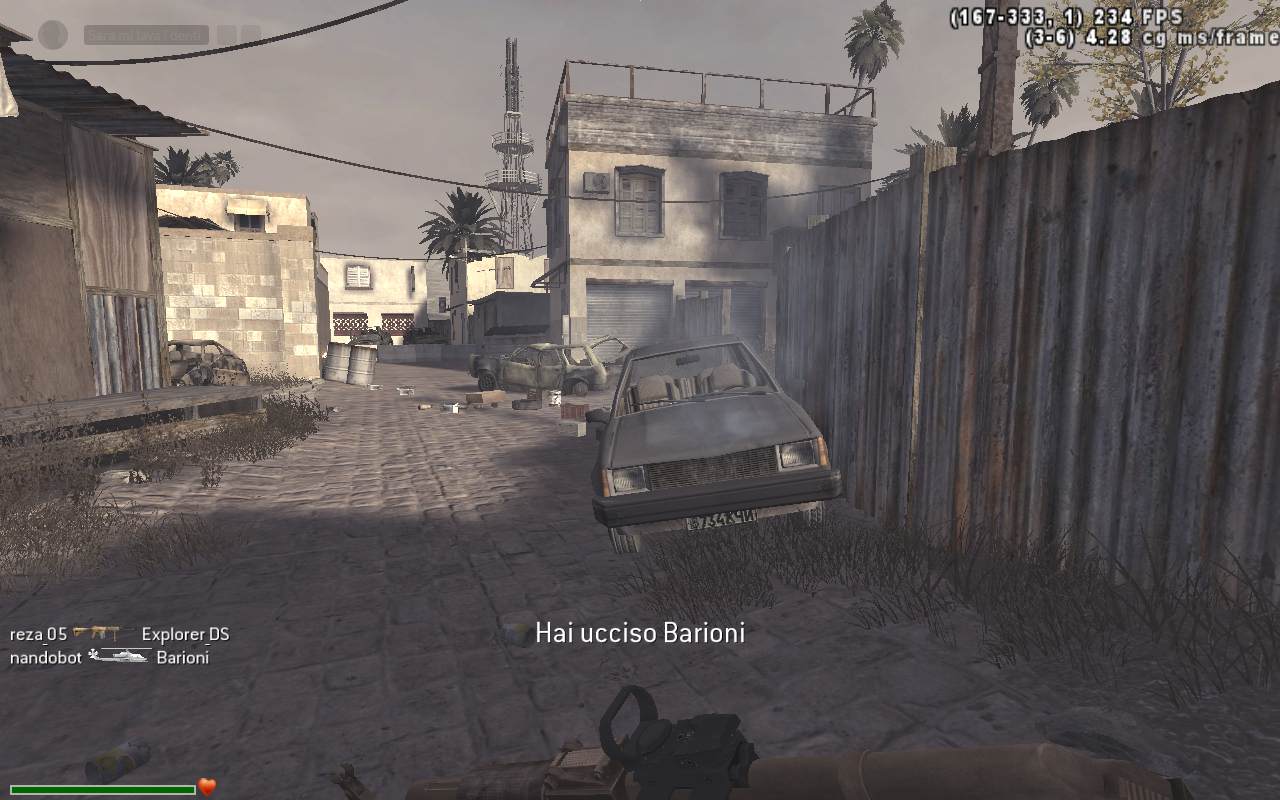This screenshot has width=1280, height=800.
Task: Toggle the kill notification banner visibility
Action: tap(638, 632)
